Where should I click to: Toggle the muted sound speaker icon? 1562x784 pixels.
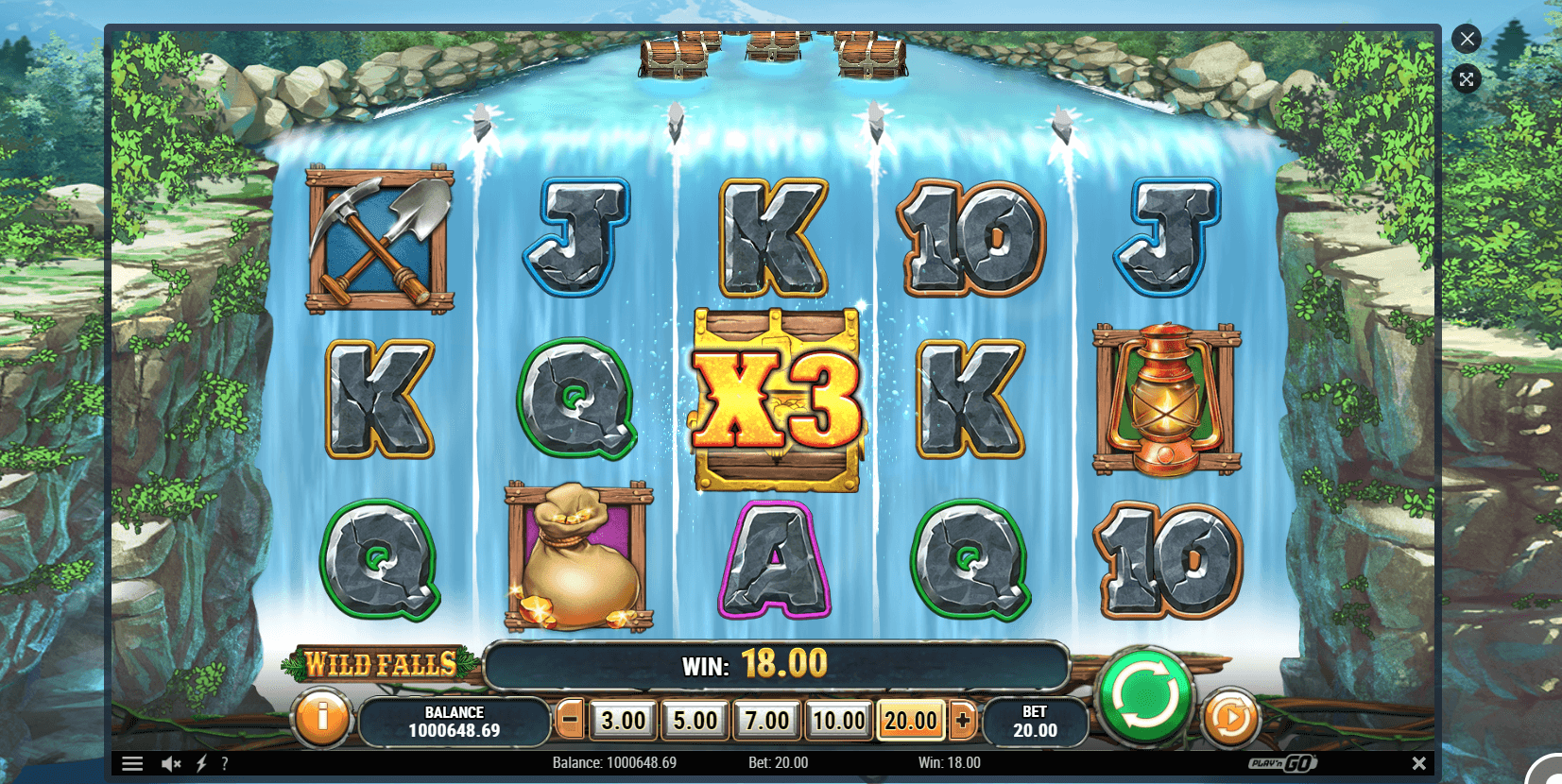point(171,763)
